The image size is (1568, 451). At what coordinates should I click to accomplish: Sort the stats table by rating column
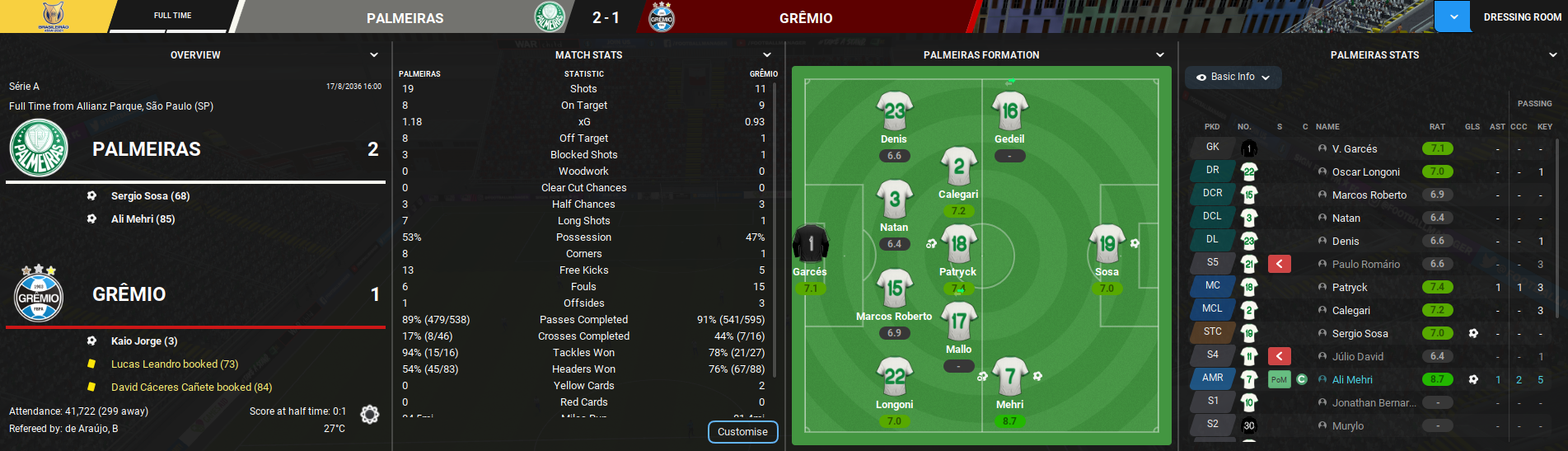[1437, 127]
